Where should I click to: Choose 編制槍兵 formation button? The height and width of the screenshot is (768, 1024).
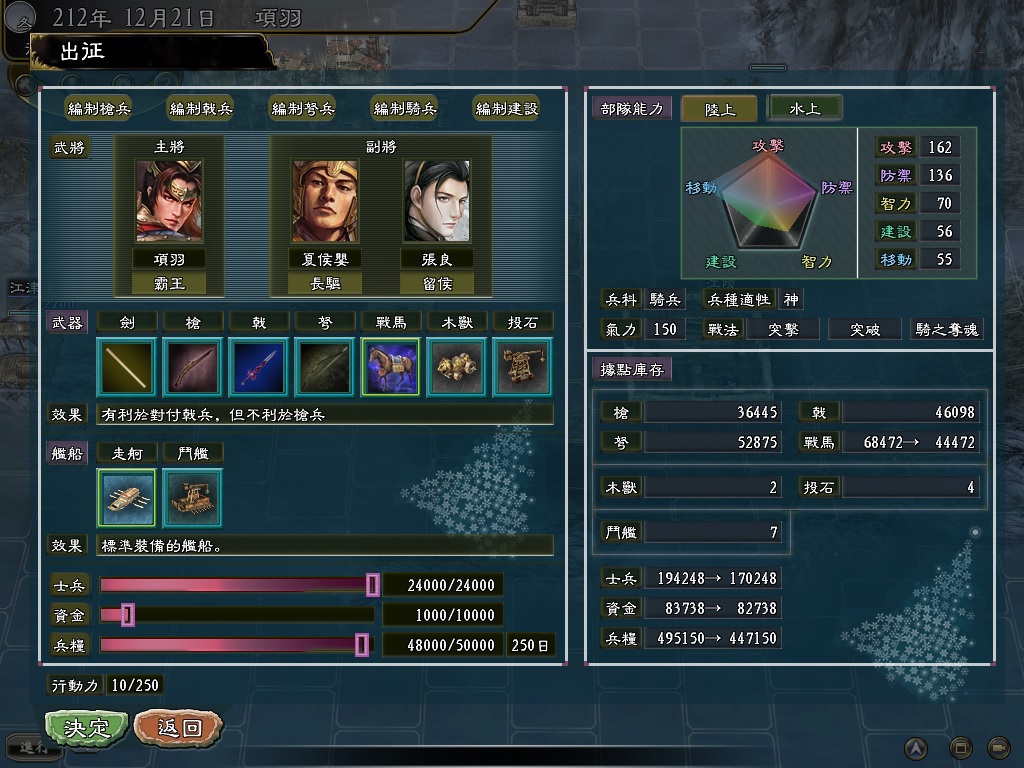[99, 109]
